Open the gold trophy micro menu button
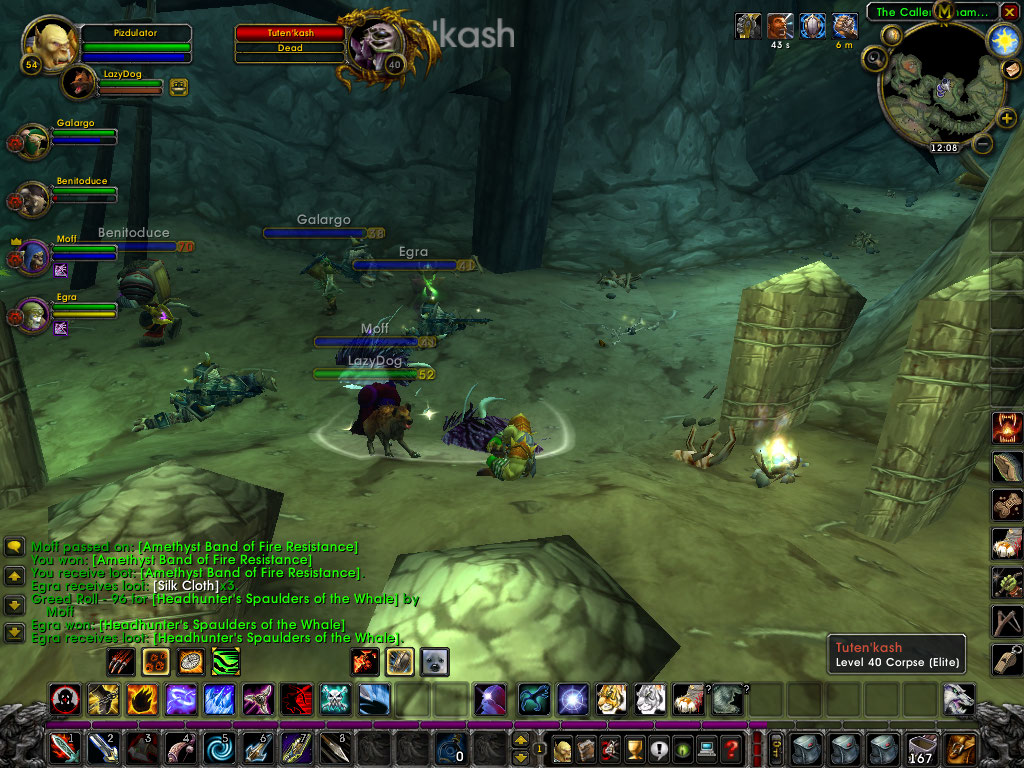This screenshot has height=768, width=1024. coord(630,747)
